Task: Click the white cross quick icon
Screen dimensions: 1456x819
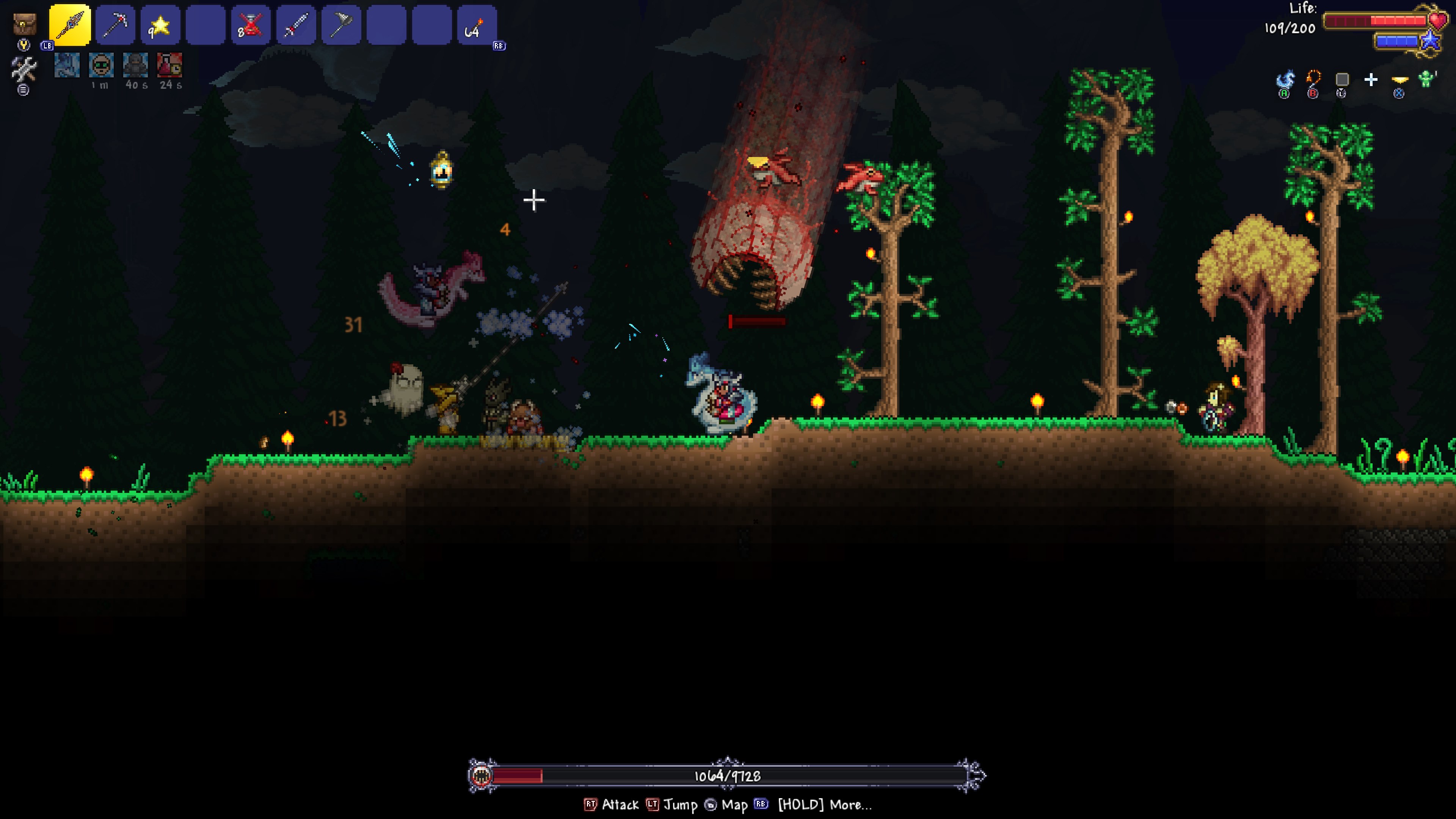Action: (1371, 80)
